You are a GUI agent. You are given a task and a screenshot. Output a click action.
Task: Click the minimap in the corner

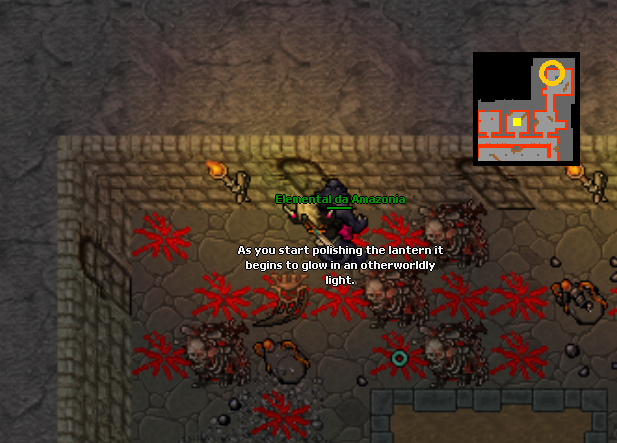point(526,109)
